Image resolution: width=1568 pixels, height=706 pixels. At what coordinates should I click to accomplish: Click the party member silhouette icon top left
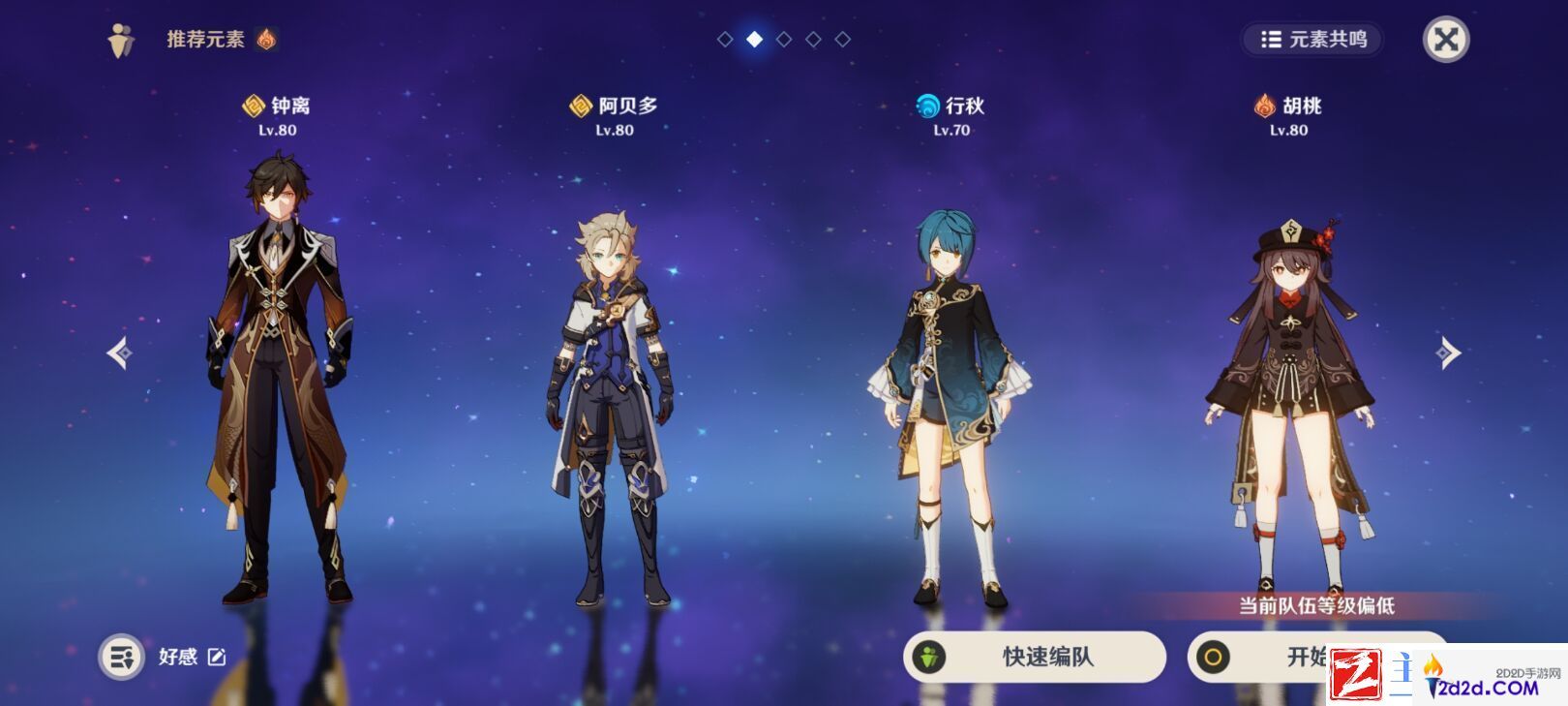coord(118,39)
